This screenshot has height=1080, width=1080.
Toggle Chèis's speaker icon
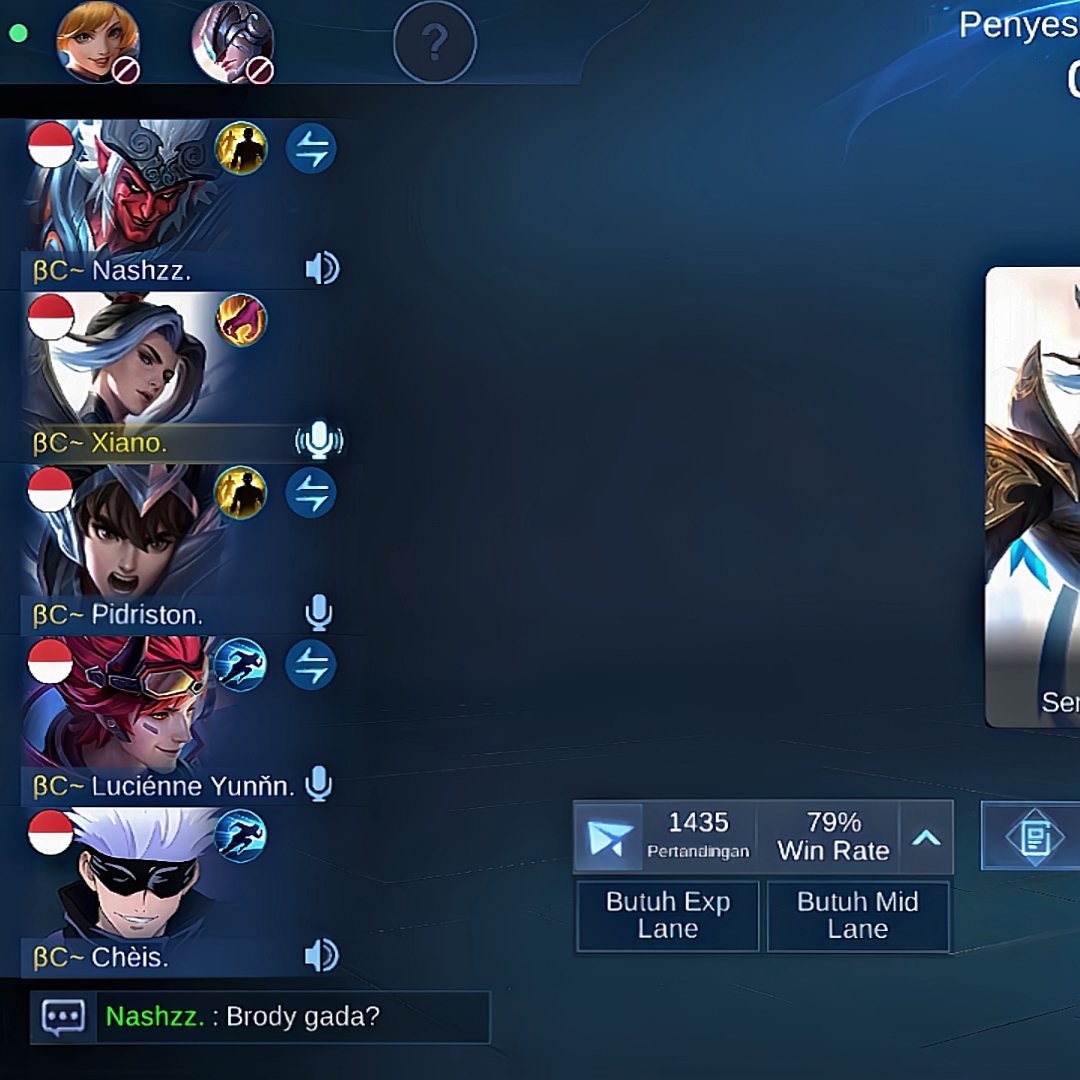coord(322,956)
